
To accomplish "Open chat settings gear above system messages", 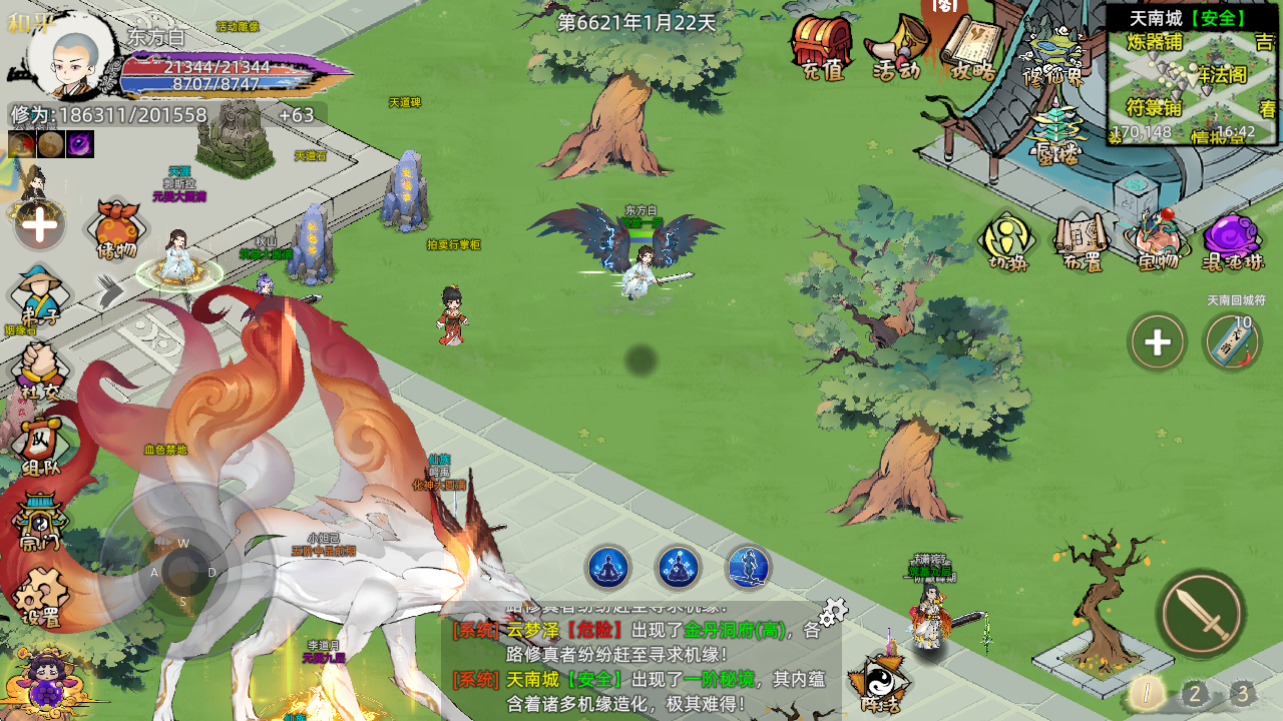I will pos(832,611).
